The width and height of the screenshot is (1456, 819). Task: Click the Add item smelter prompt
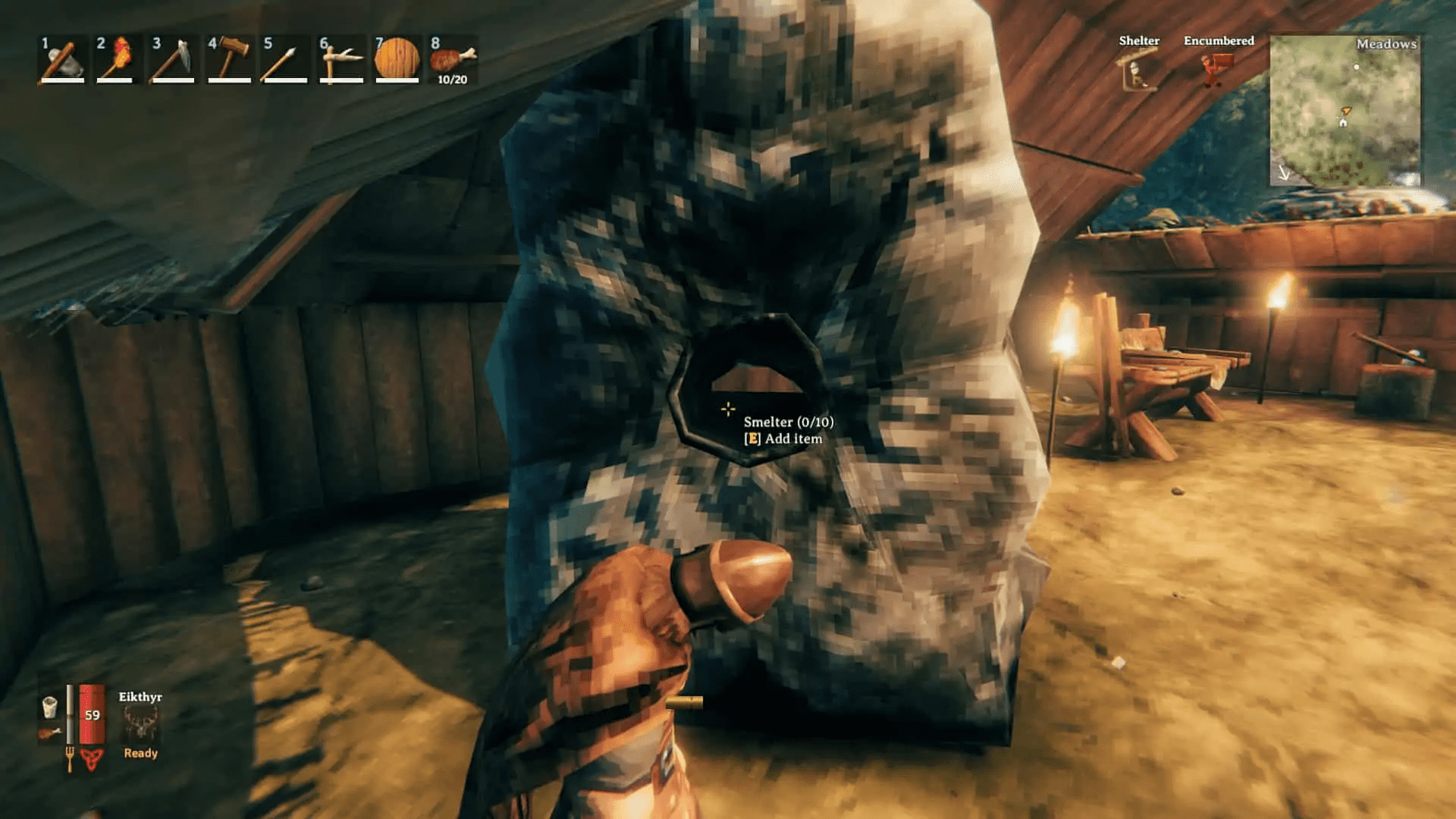[x=786, y=438]
